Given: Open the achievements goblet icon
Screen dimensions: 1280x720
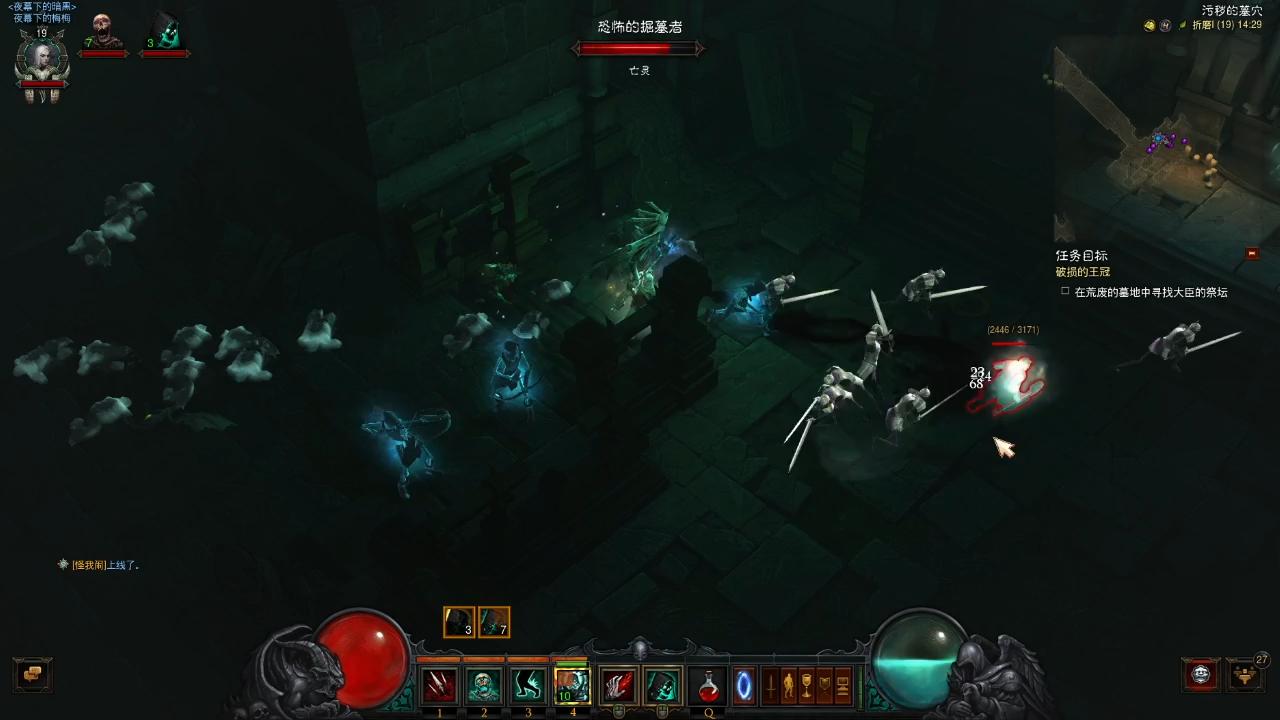Looking at the screenshot, I should (807, 686).
